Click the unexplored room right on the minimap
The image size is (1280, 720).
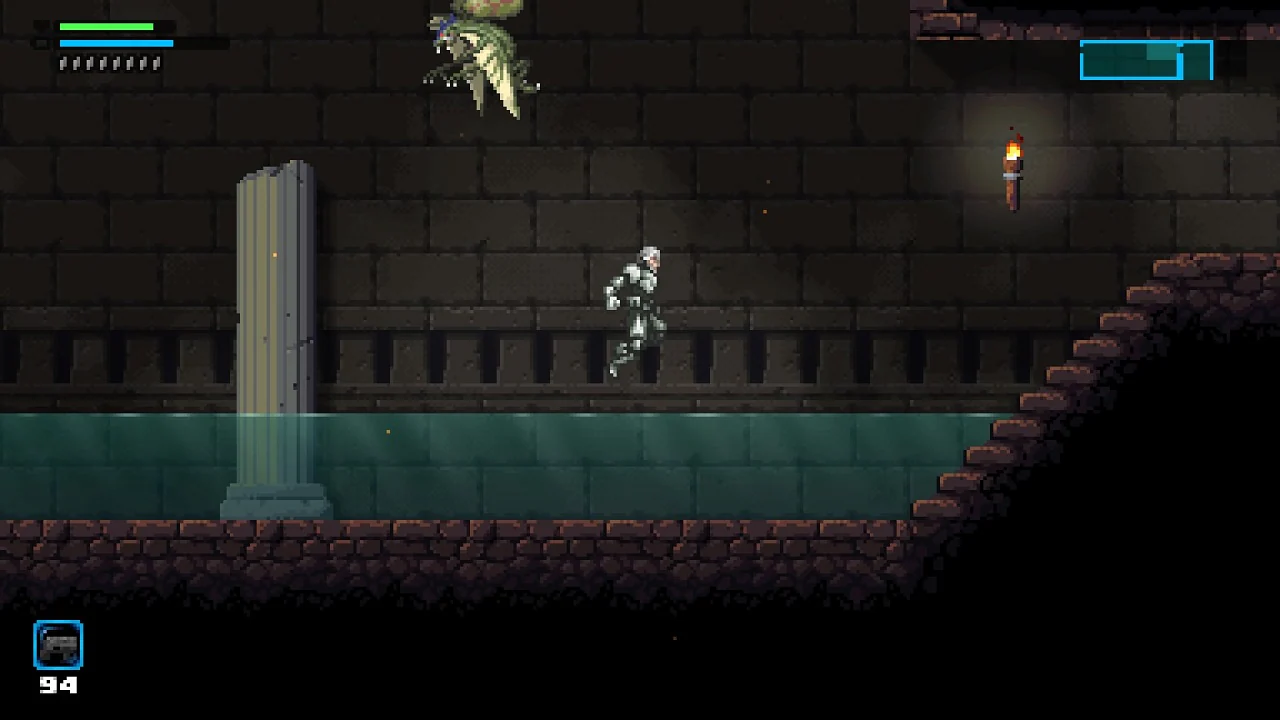(1196, 61)
